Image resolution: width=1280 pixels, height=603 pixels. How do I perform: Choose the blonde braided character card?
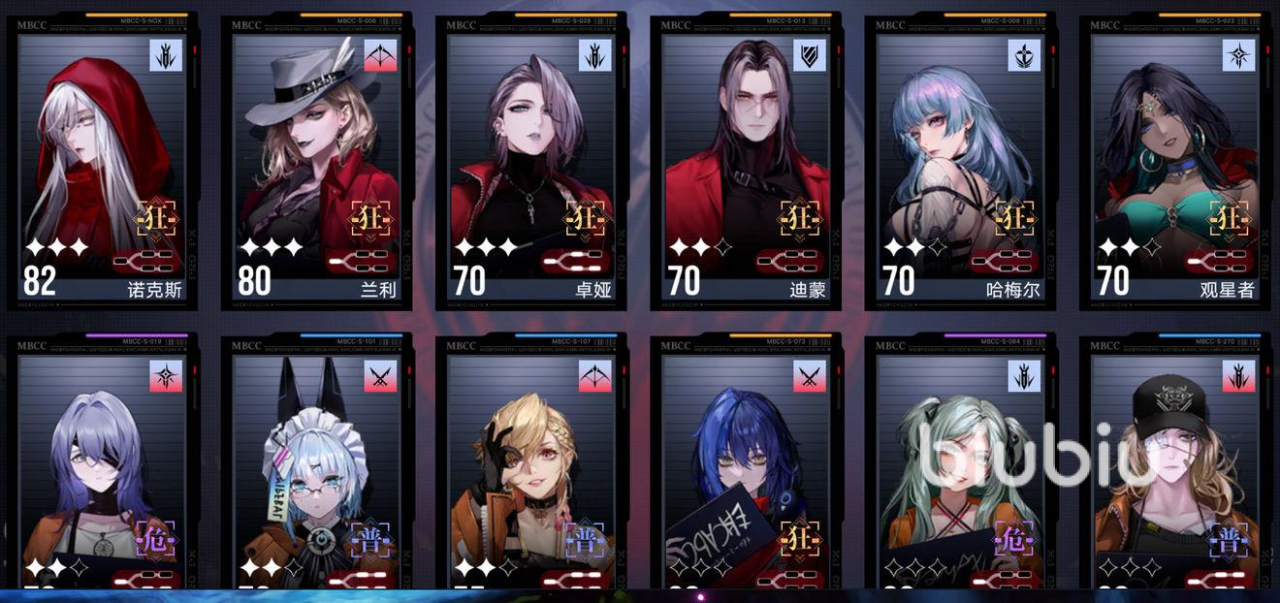pos(532,470)
